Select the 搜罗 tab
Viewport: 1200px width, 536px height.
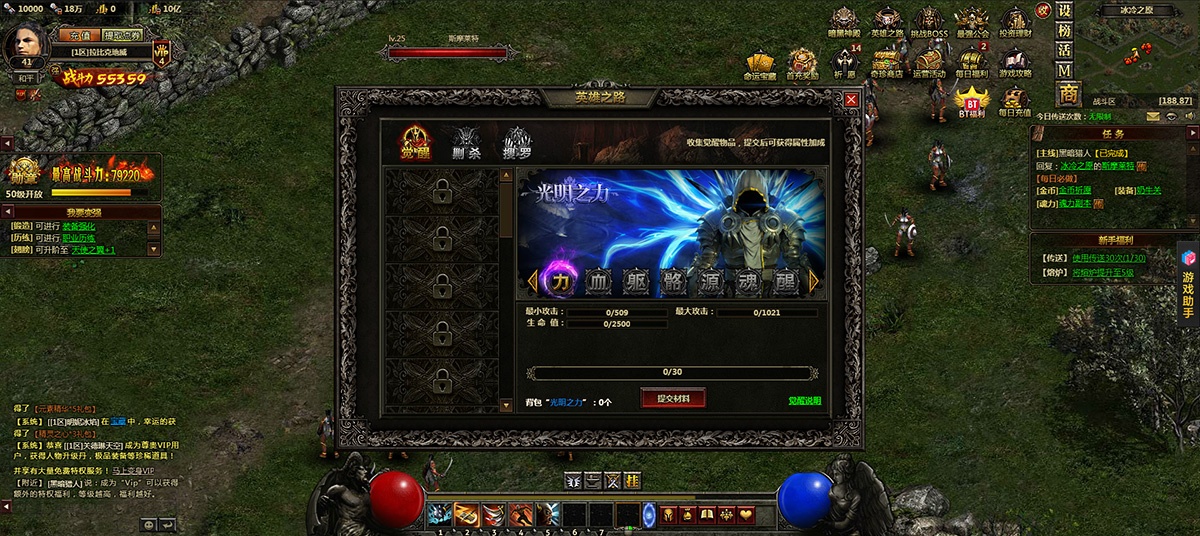516,143
